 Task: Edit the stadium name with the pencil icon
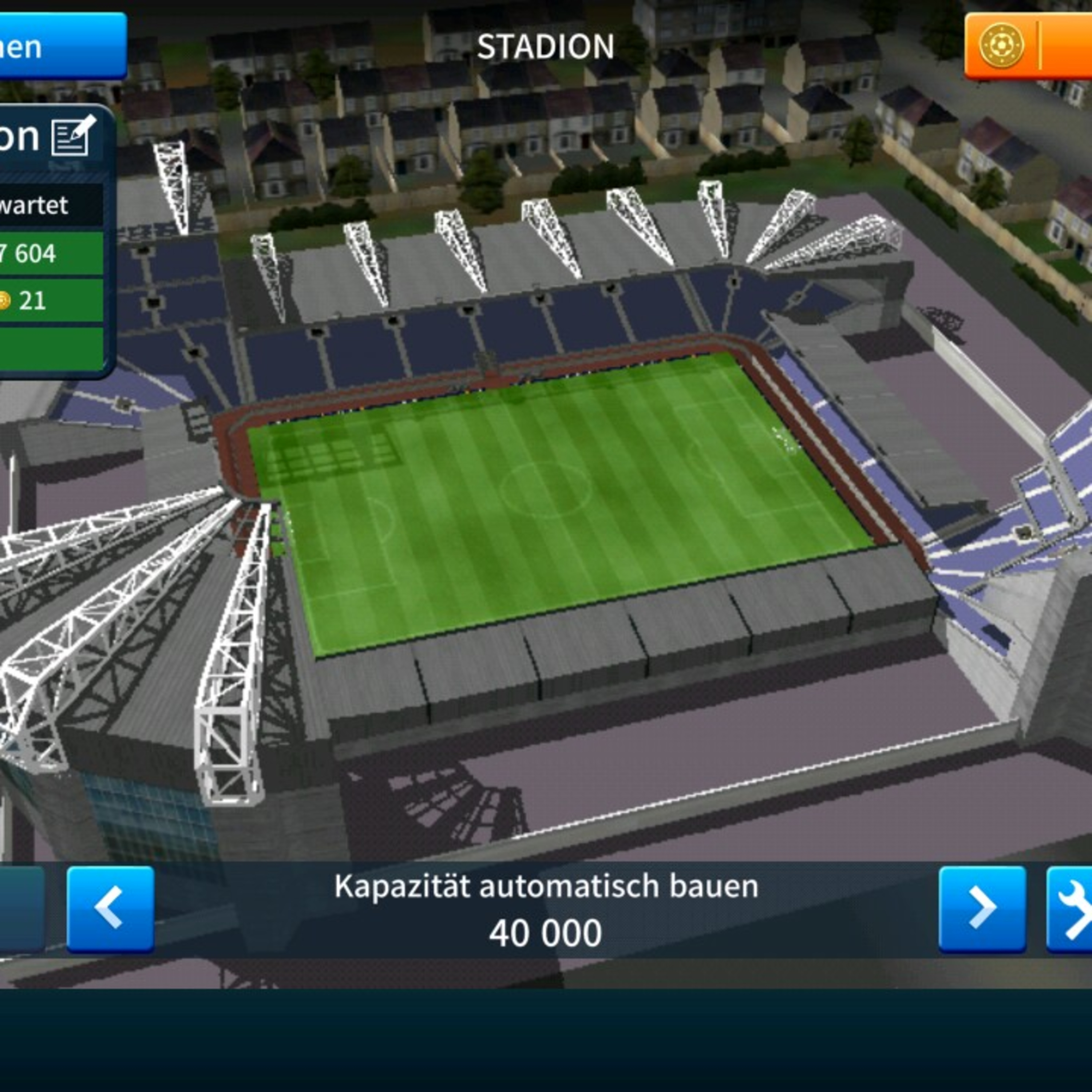point(73,135)
